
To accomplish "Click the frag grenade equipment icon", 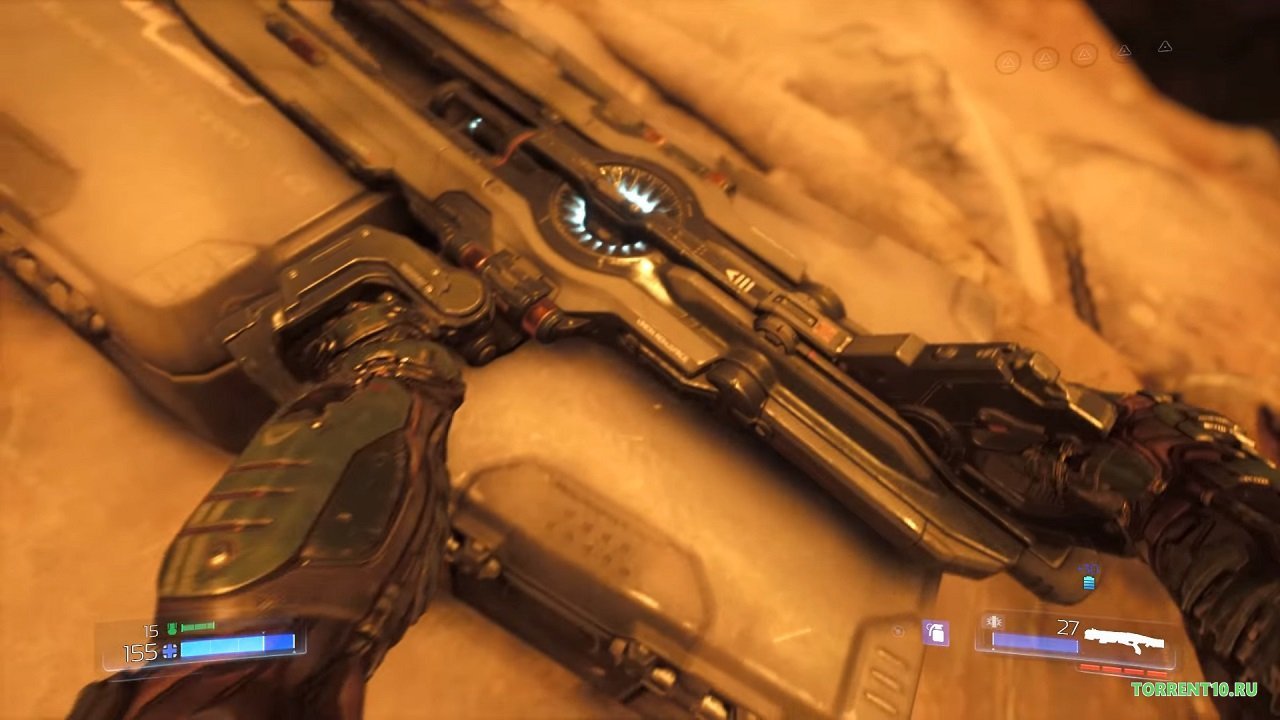I will [936, 634].
